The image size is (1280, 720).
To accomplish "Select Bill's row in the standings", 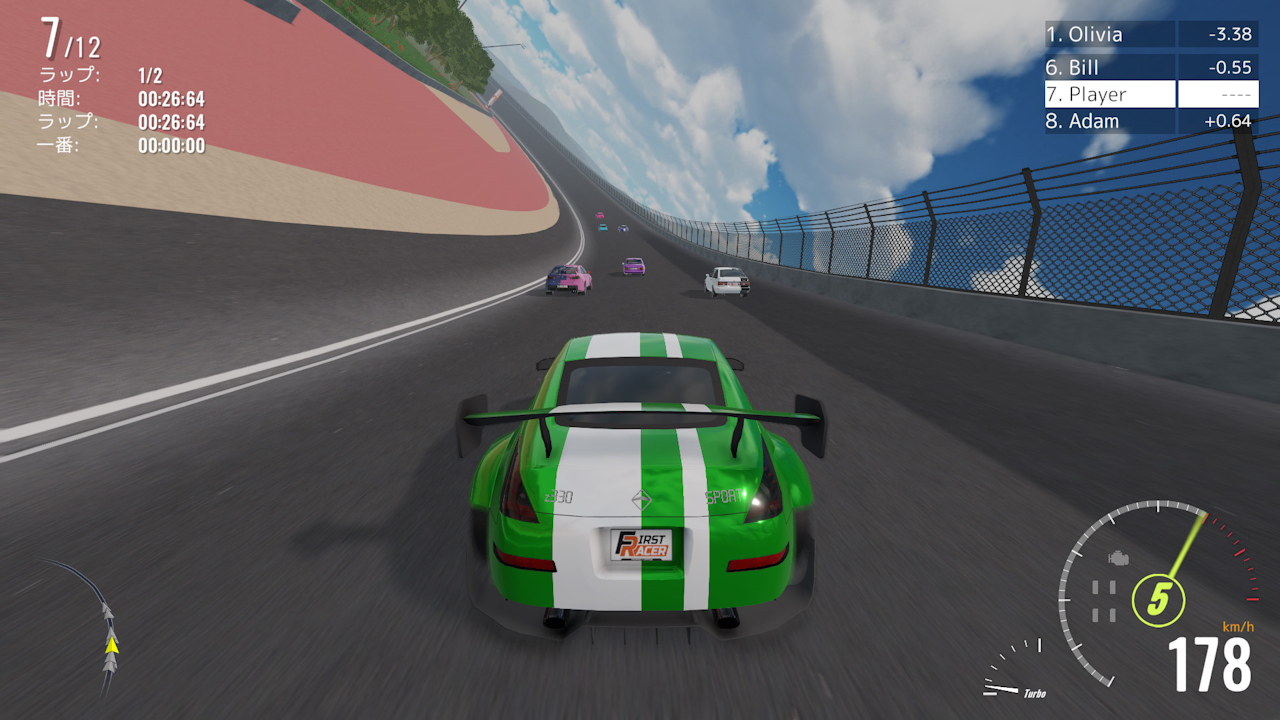I will [1150, 67].
